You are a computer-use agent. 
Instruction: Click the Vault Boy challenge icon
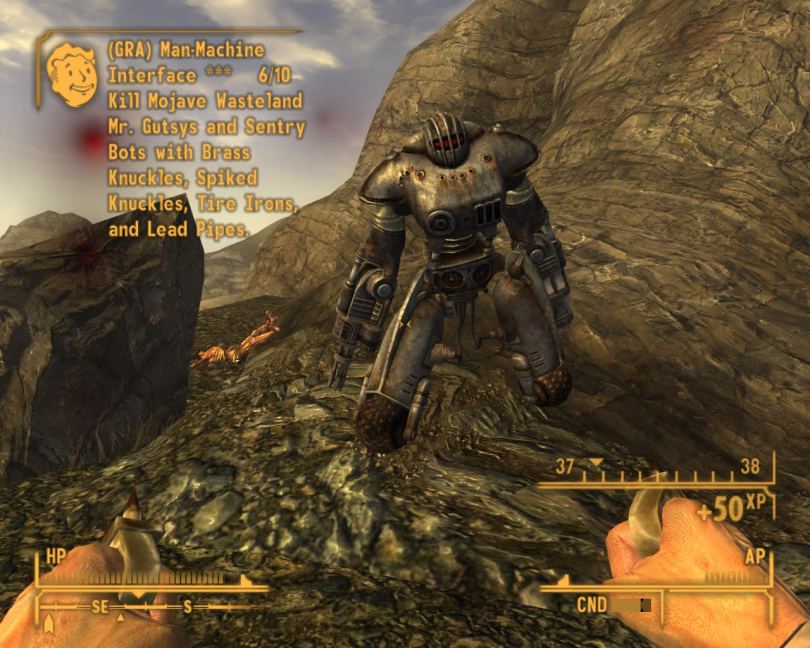pyautogui.click(x=72, y=74)
